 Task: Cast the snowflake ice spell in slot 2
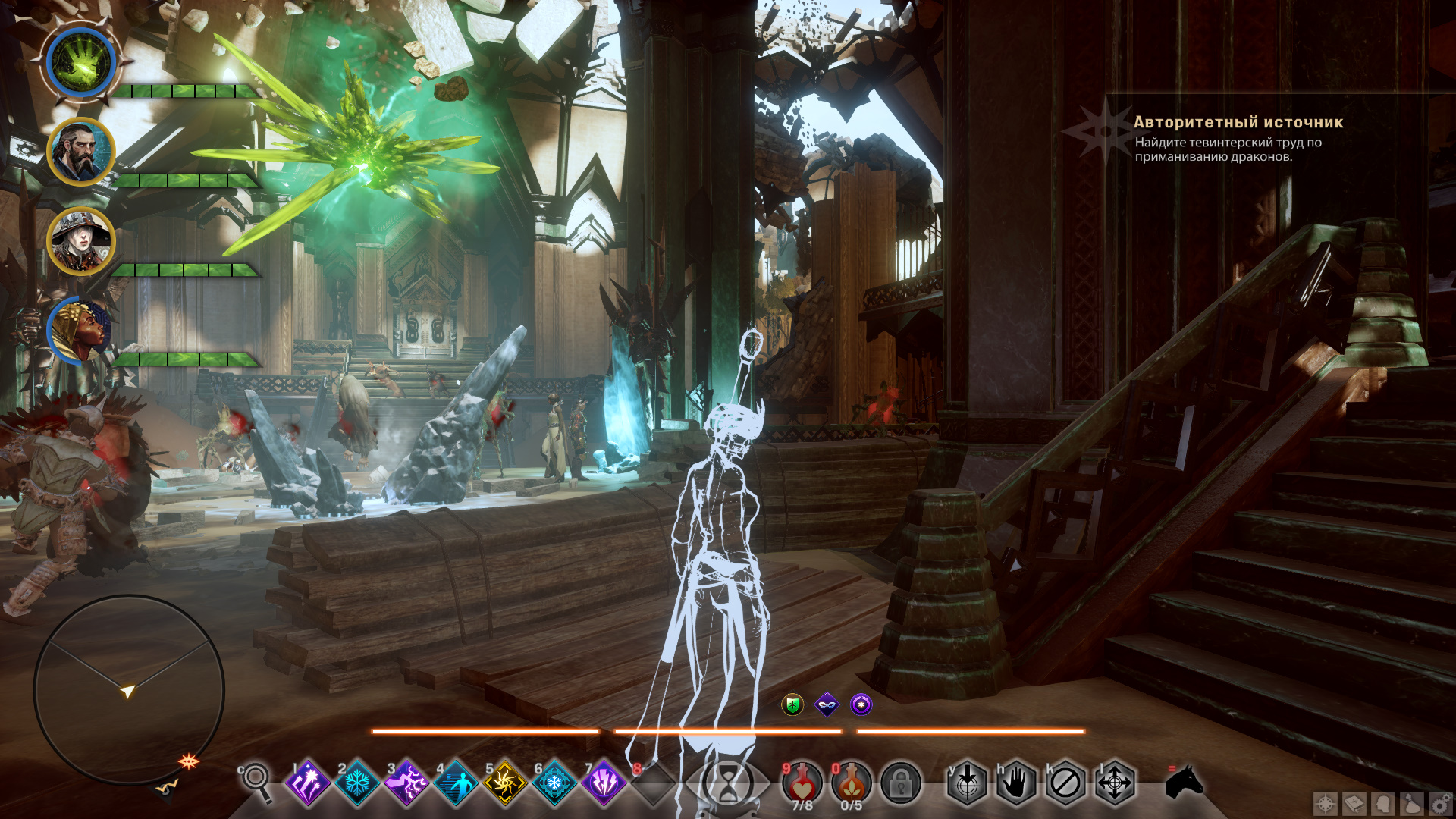pos(357,783)
